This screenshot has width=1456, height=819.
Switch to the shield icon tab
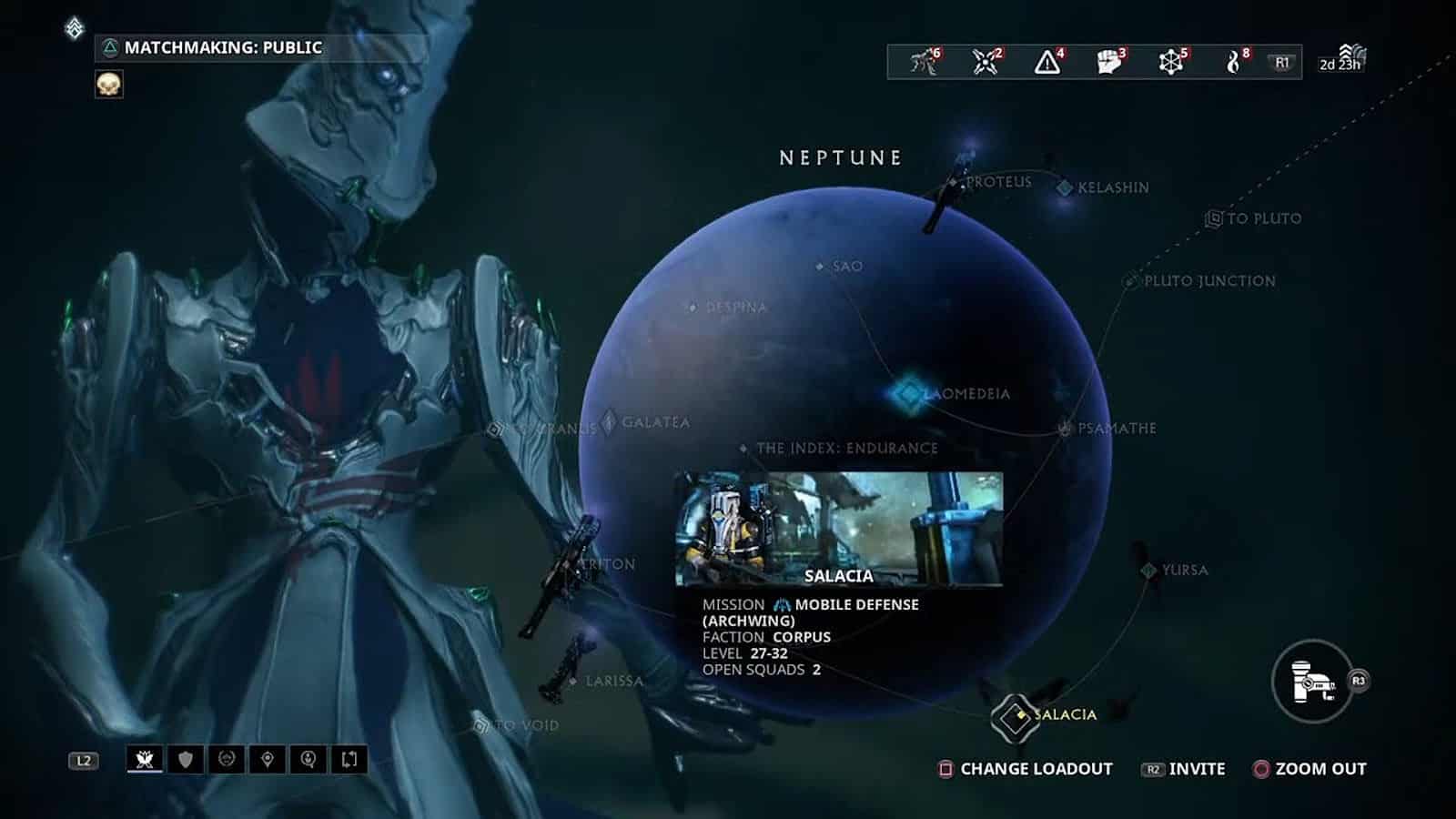click(x=186, y=760)
